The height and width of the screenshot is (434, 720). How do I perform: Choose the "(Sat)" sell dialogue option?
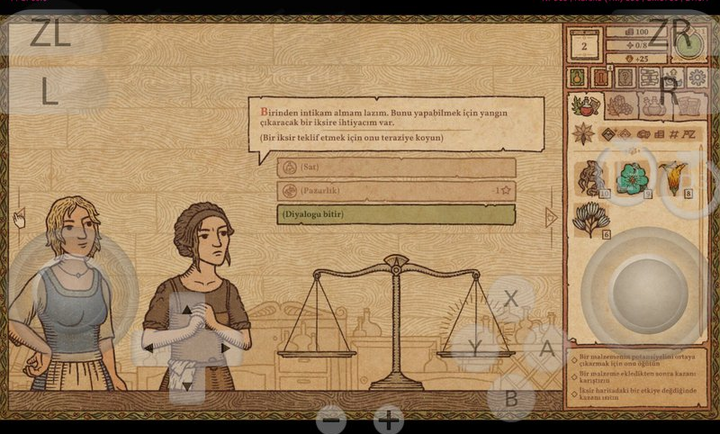(x=396, y=167)
